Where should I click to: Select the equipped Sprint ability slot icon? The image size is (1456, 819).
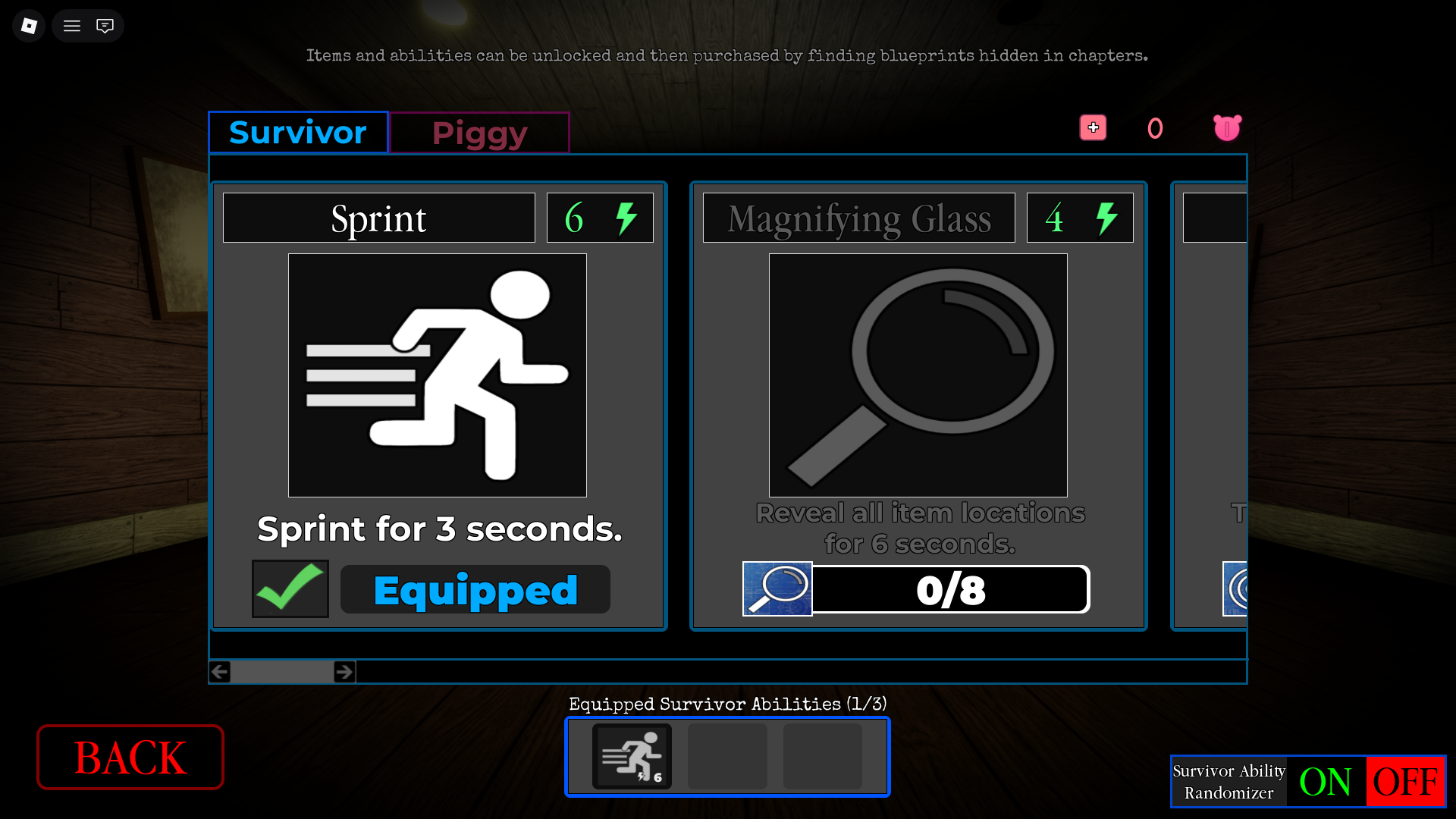(632, 756)
